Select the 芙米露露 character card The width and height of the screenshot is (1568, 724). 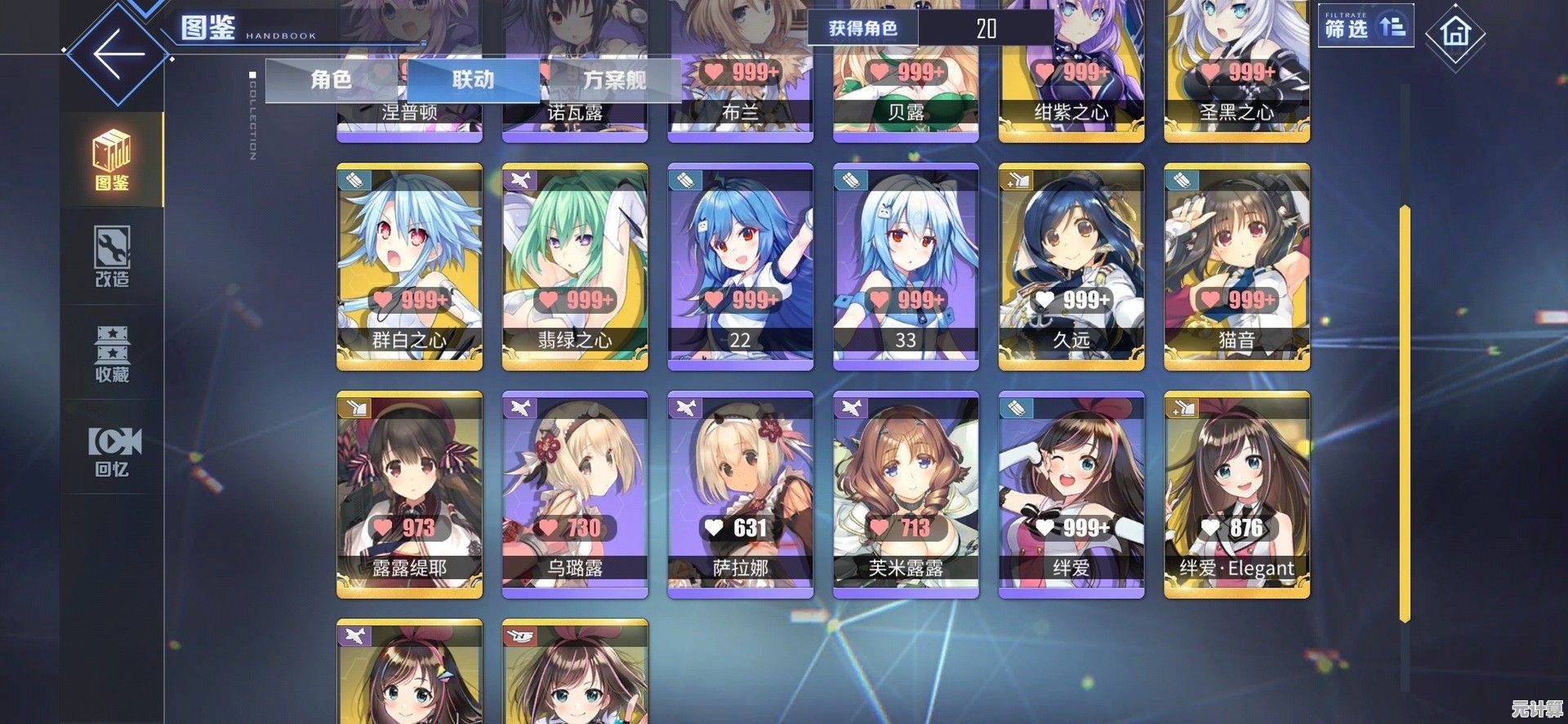click(x=906, y=494)
